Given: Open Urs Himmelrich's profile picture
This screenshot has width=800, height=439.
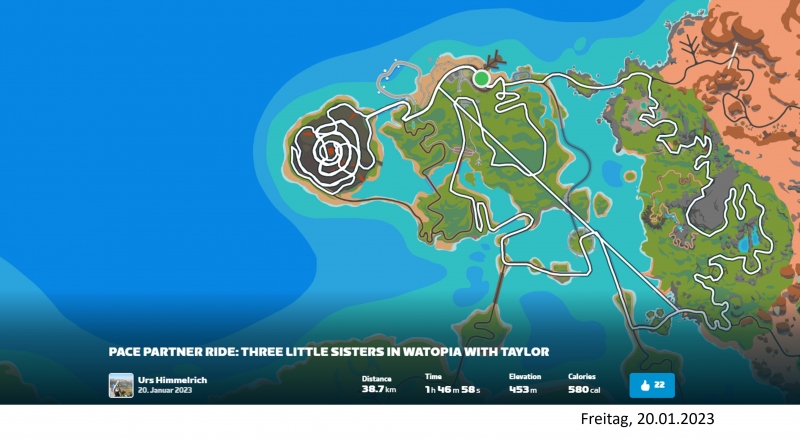Looking at the screenshot, I should point(121,385).
